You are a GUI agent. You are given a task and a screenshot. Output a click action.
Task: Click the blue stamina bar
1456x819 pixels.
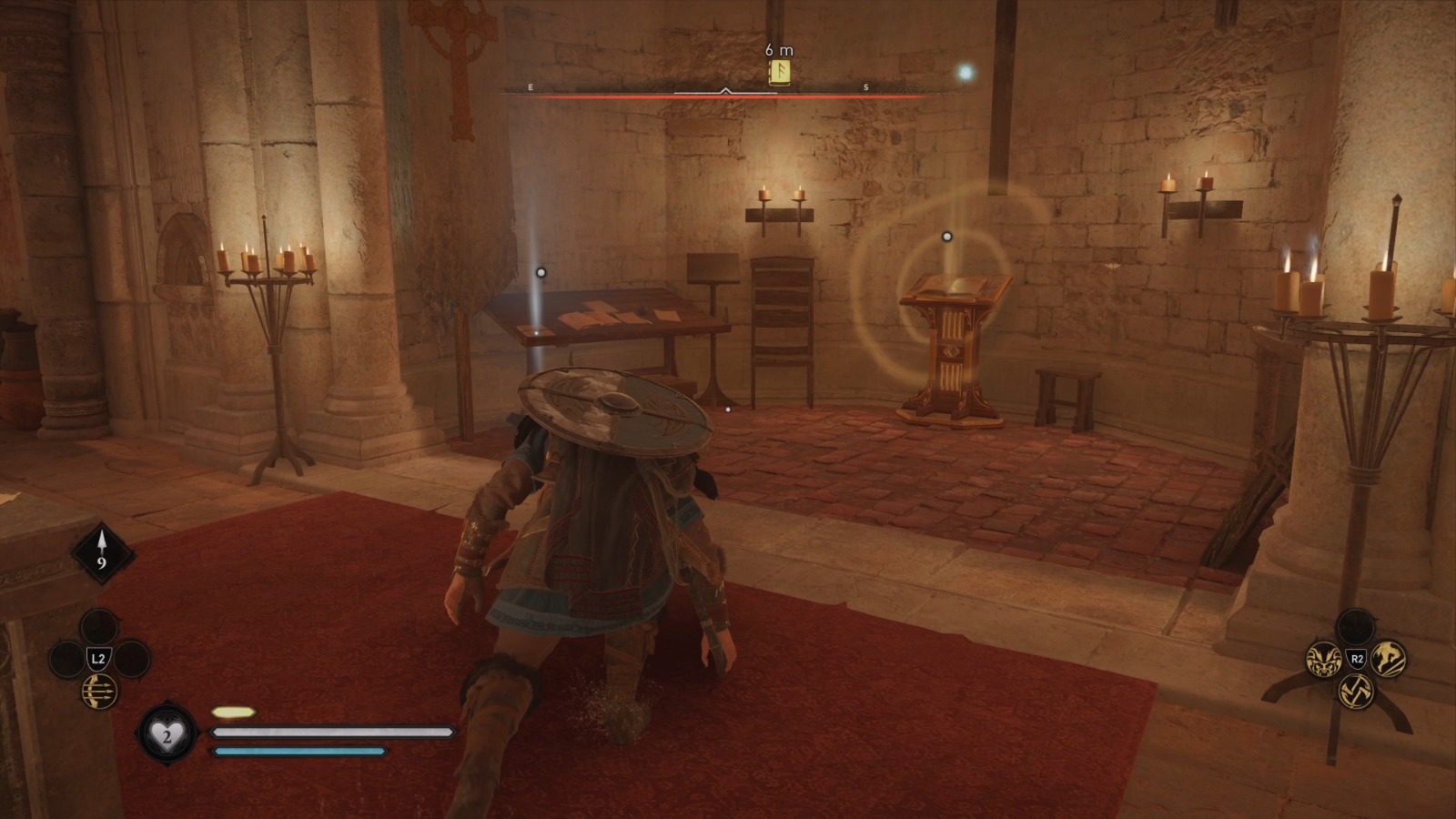tap(296, 752)
